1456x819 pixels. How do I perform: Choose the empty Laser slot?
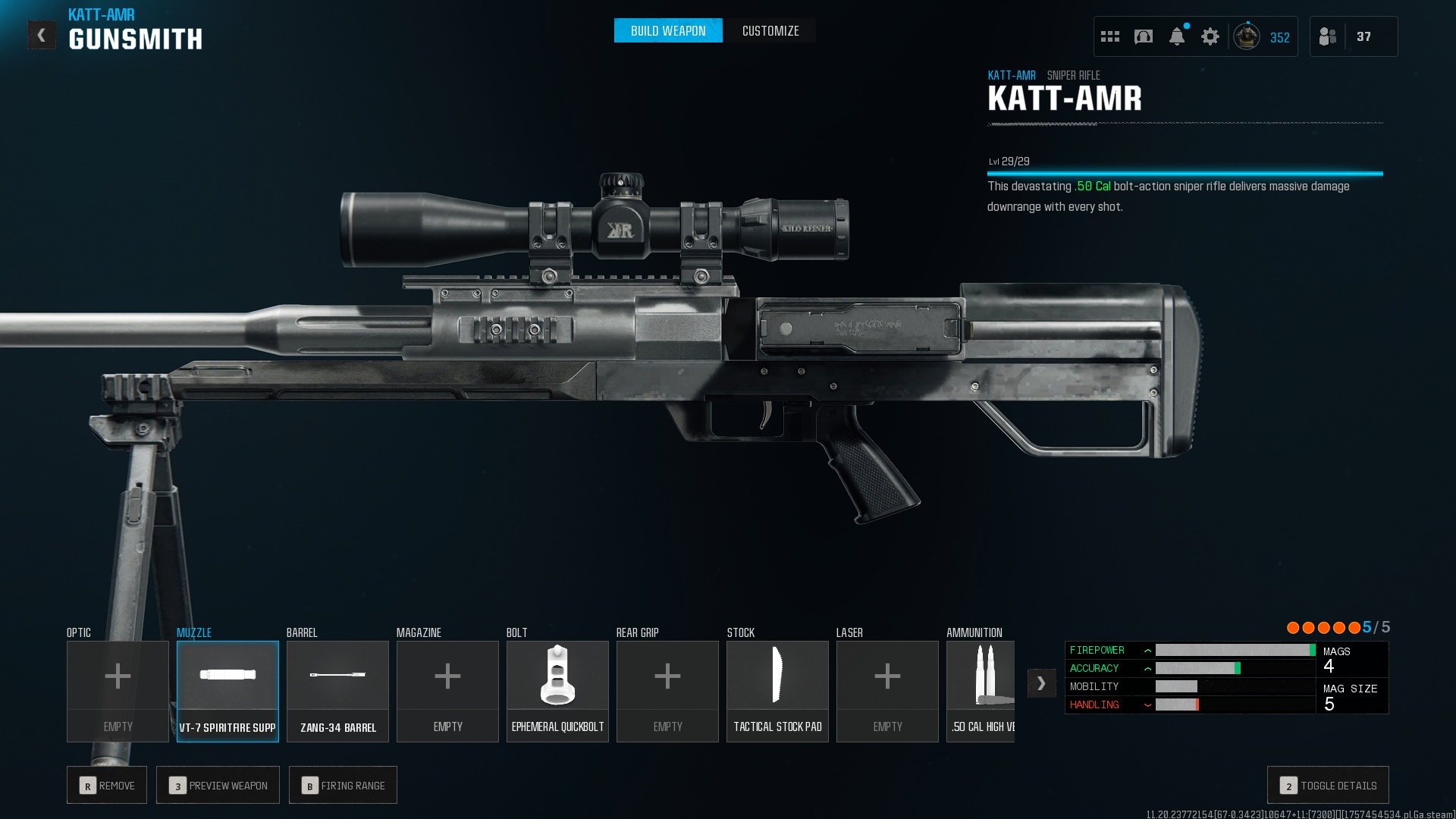pos(887,691)
